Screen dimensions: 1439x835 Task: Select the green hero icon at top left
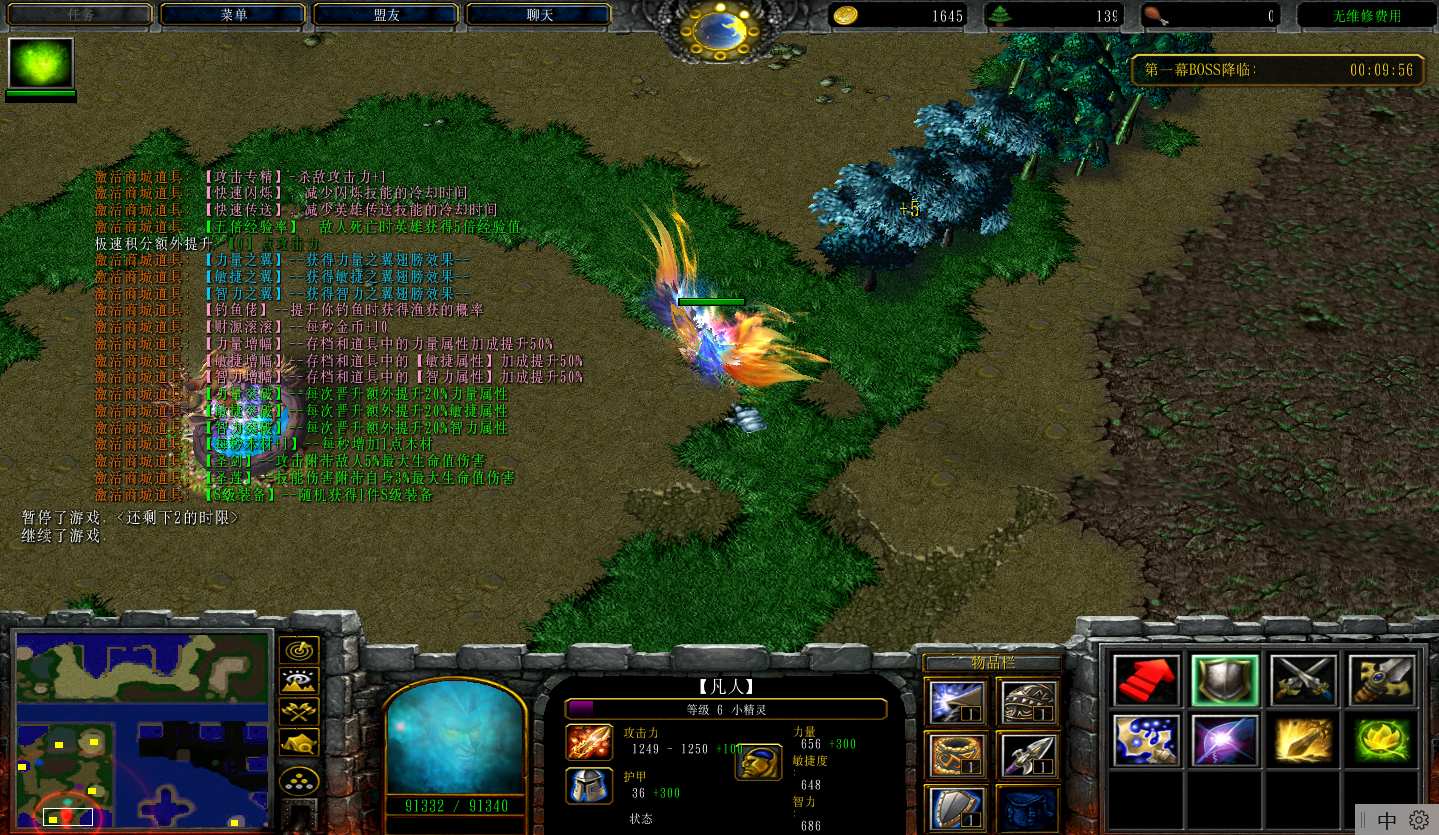tap(41, 64)
